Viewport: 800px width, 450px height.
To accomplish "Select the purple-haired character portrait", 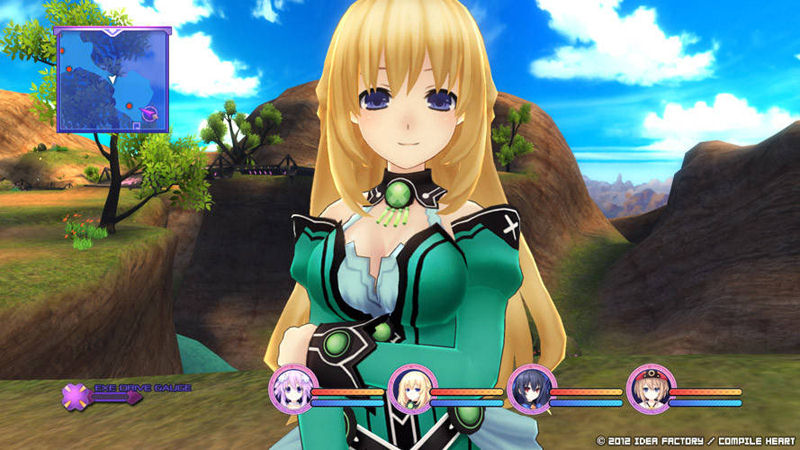I will (291, 388).
